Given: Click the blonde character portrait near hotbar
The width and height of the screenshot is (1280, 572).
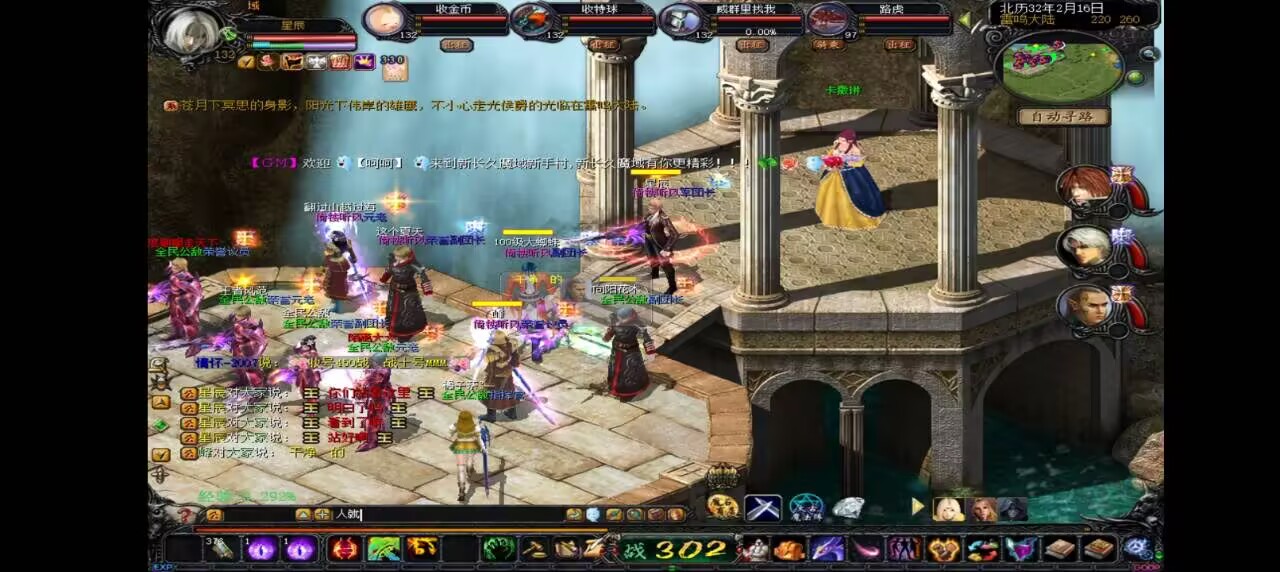Looking at the screenshot, I should pyautogui.click(x=948, y=508).
